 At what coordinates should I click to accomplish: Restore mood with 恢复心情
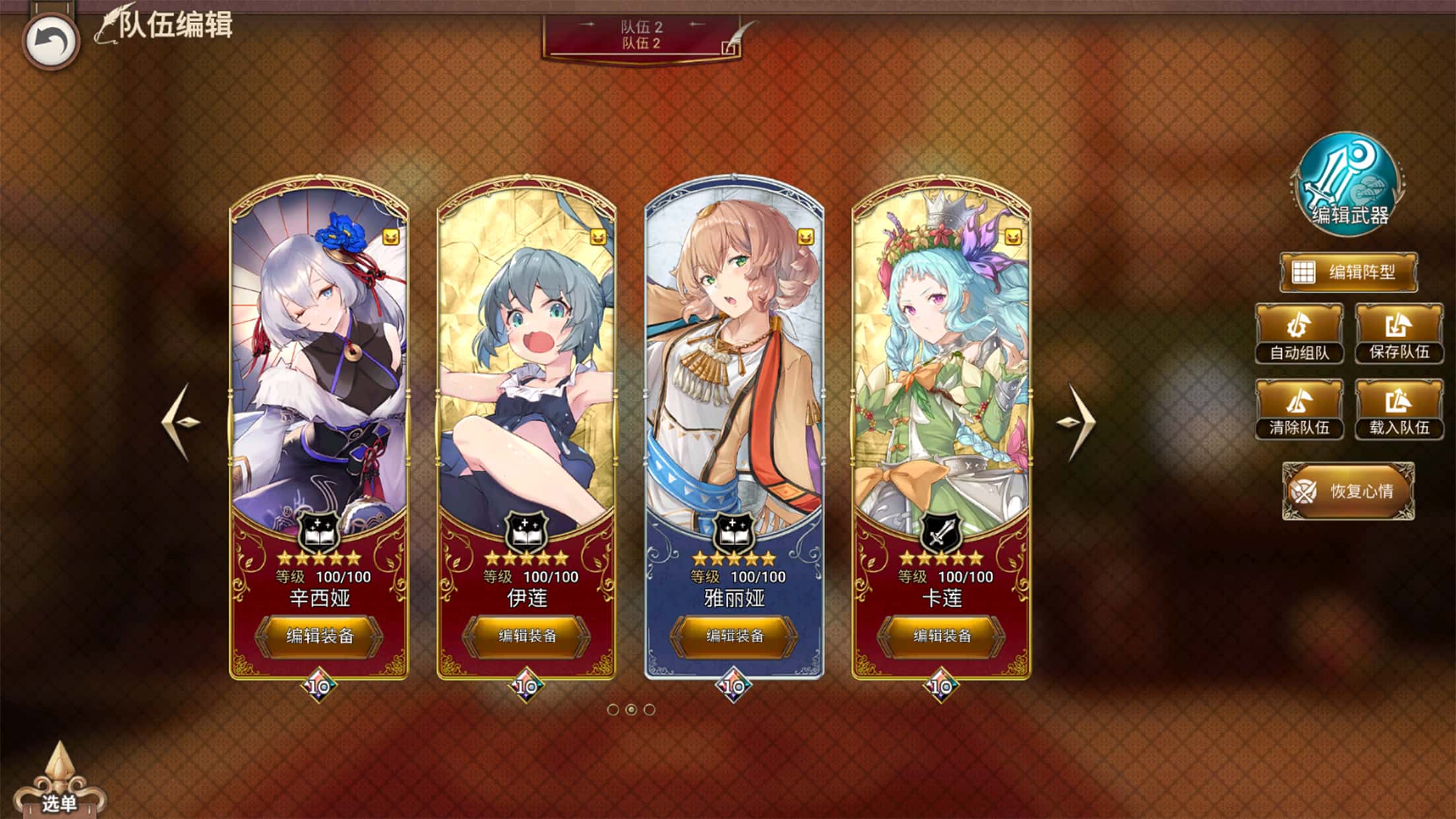1348,491
